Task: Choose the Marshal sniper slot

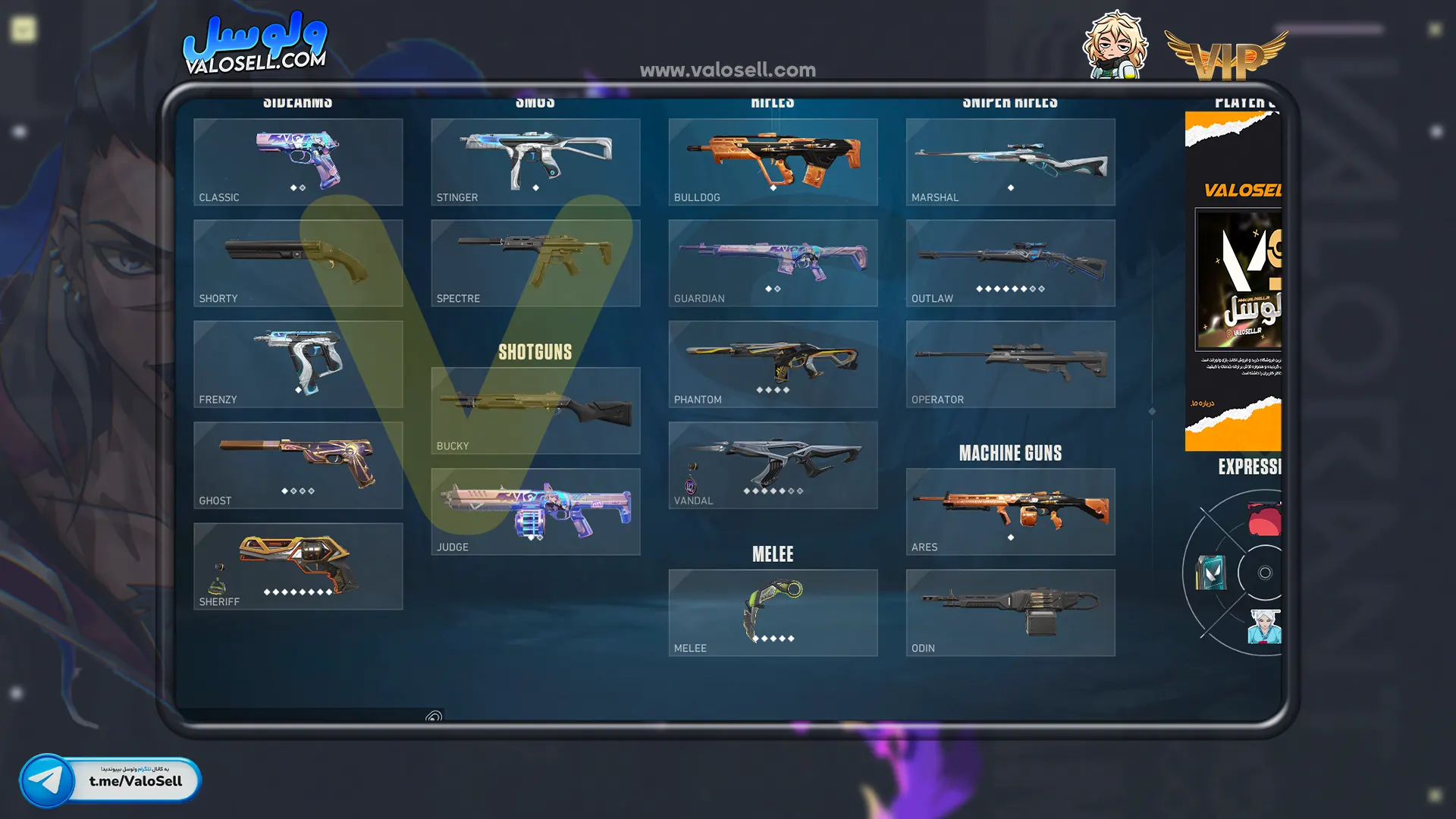Action: [1010, 162]
